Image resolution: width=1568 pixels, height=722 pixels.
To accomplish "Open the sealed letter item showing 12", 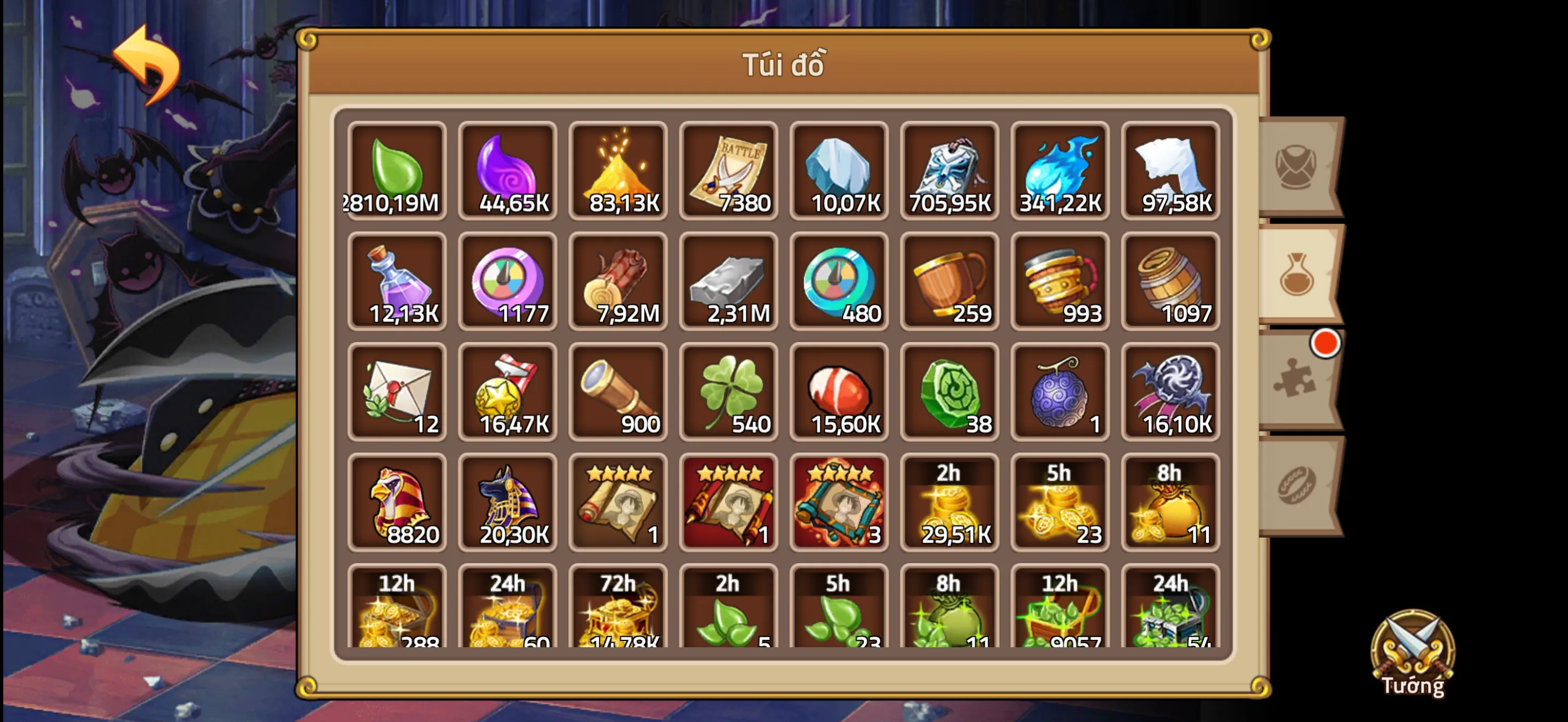I will [397, 393].
